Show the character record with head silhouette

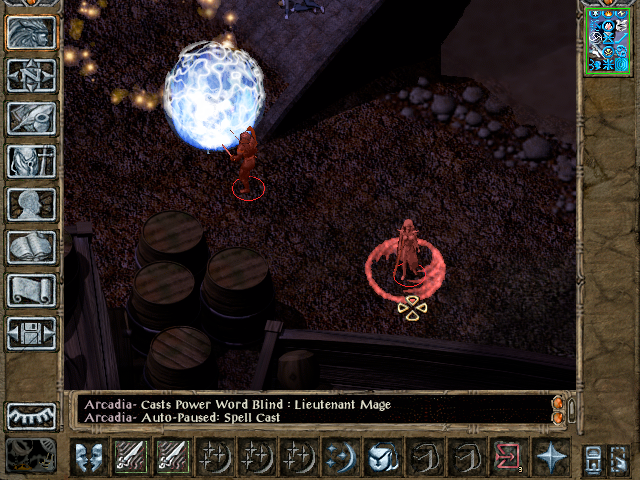click(x=32, y=203)
